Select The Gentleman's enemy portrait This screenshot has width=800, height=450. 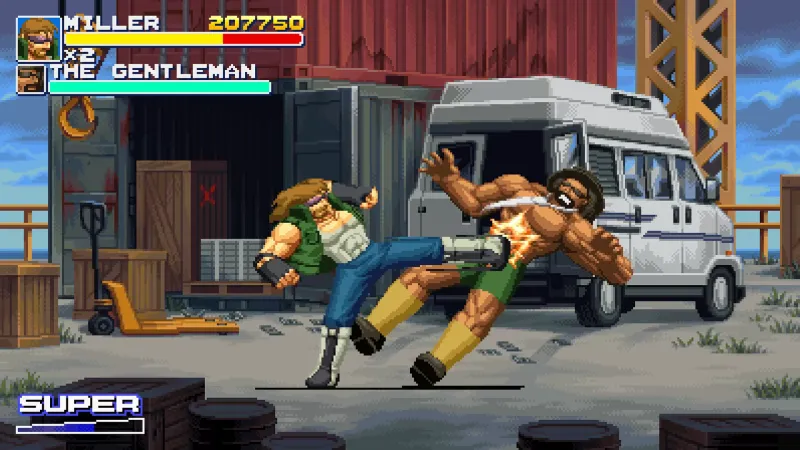(x=31, y=79)
